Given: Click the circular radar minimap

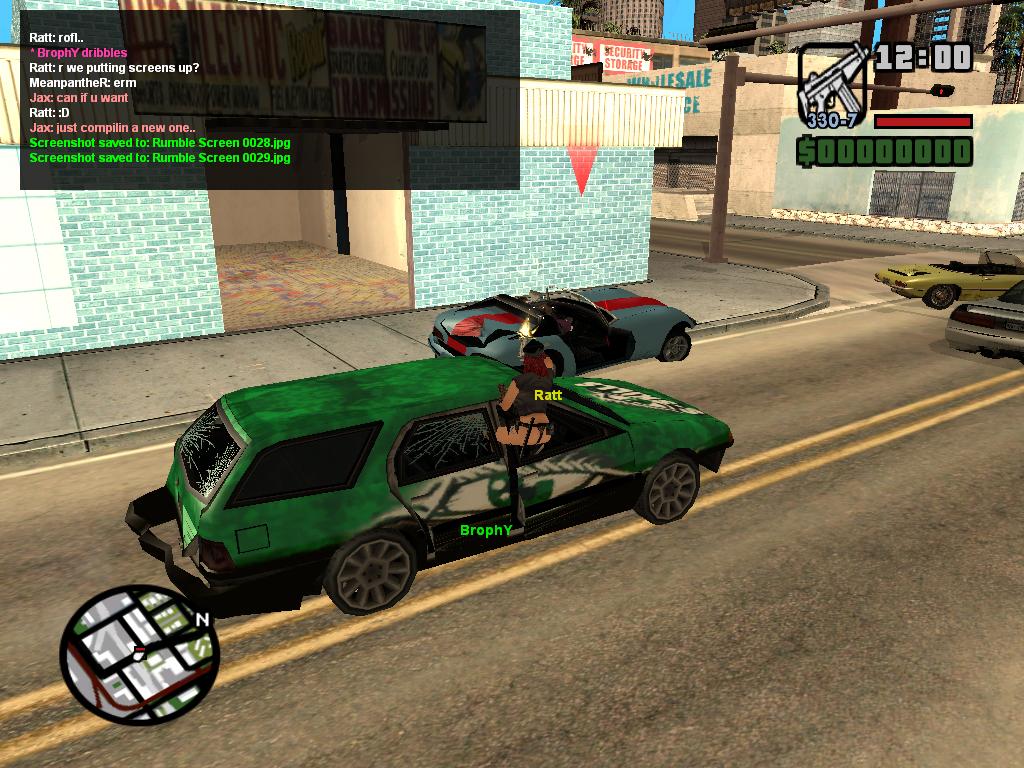Looking at the screenshot, I should point(139,656).
